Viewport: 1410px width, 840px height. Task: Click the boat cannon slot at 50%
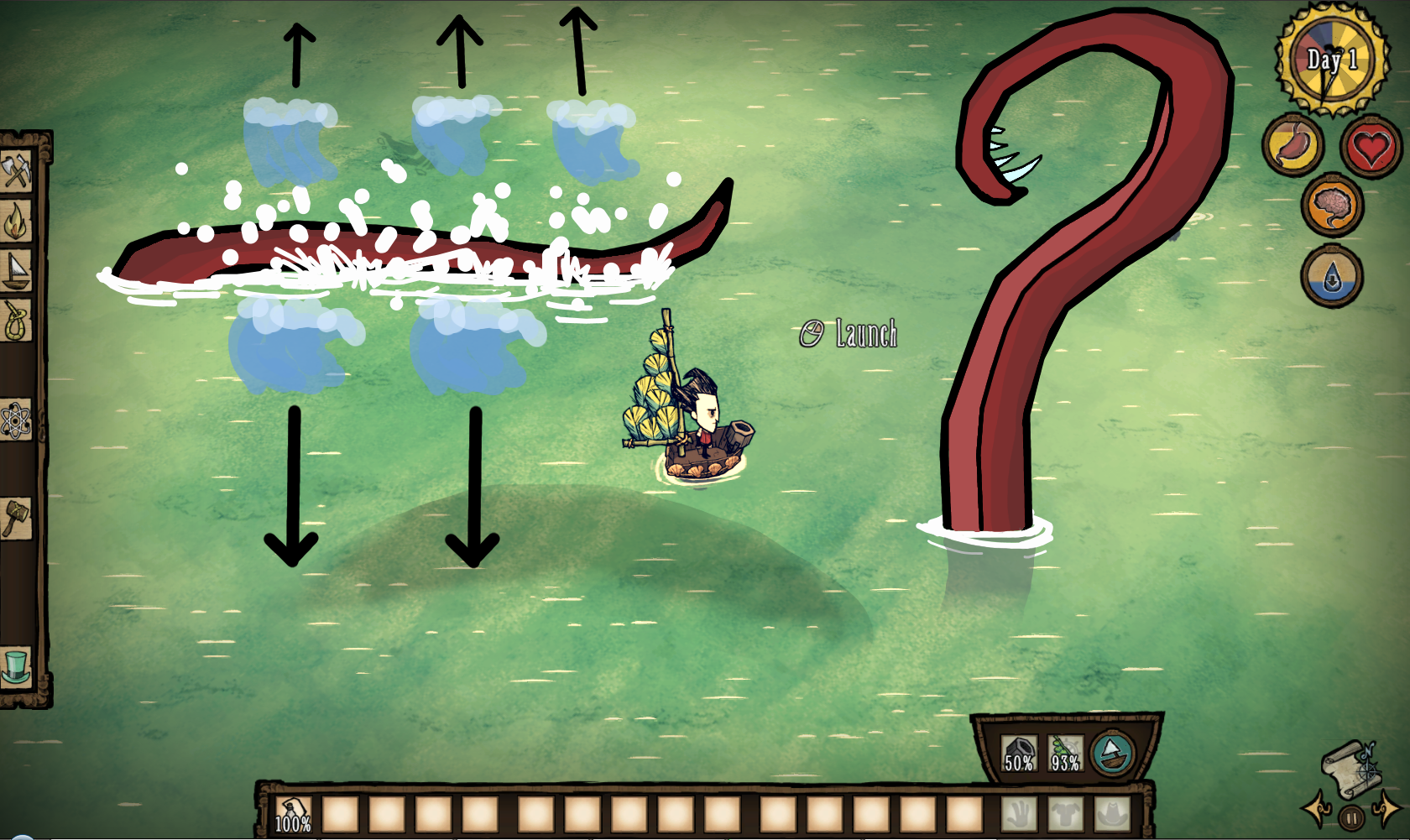click(x=1020, y=754)
